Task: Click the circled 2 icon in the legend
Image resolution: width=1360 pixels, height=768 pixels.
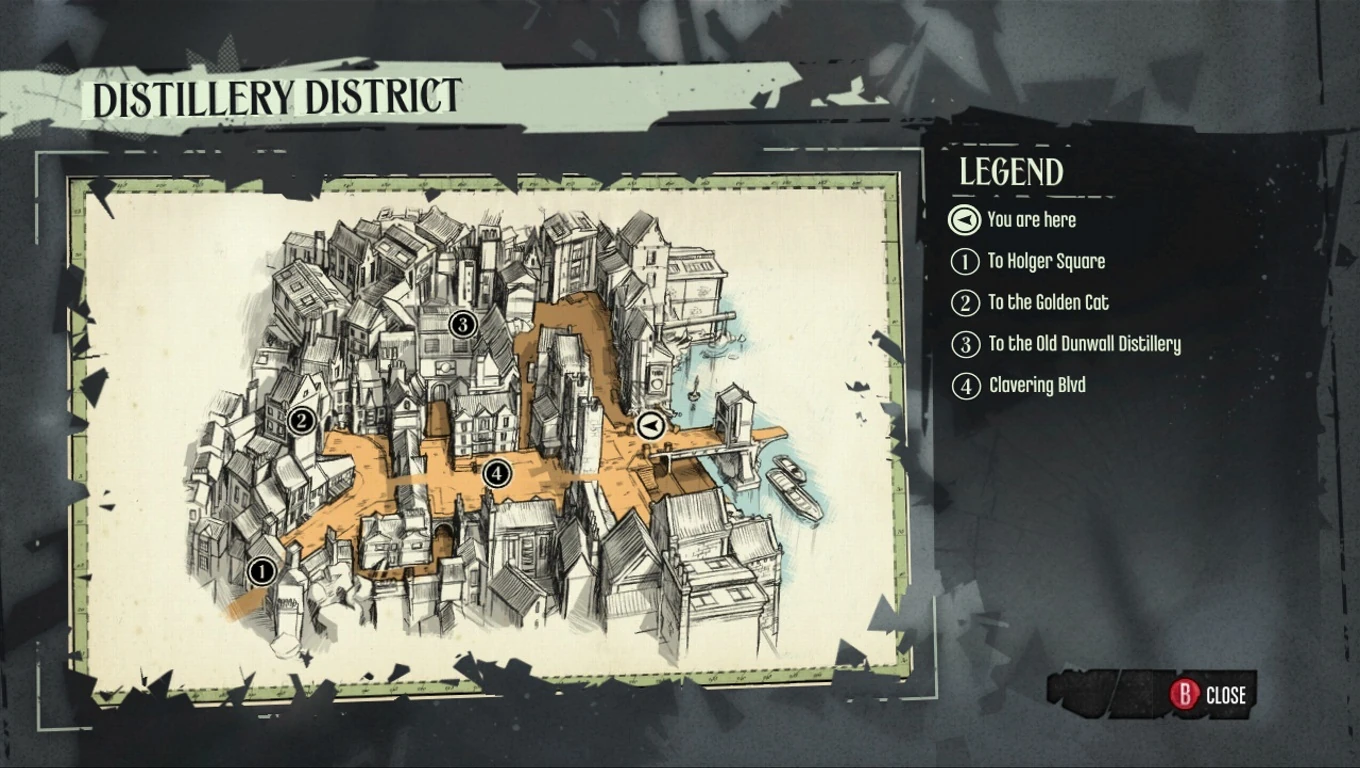Action: (964, 303)
